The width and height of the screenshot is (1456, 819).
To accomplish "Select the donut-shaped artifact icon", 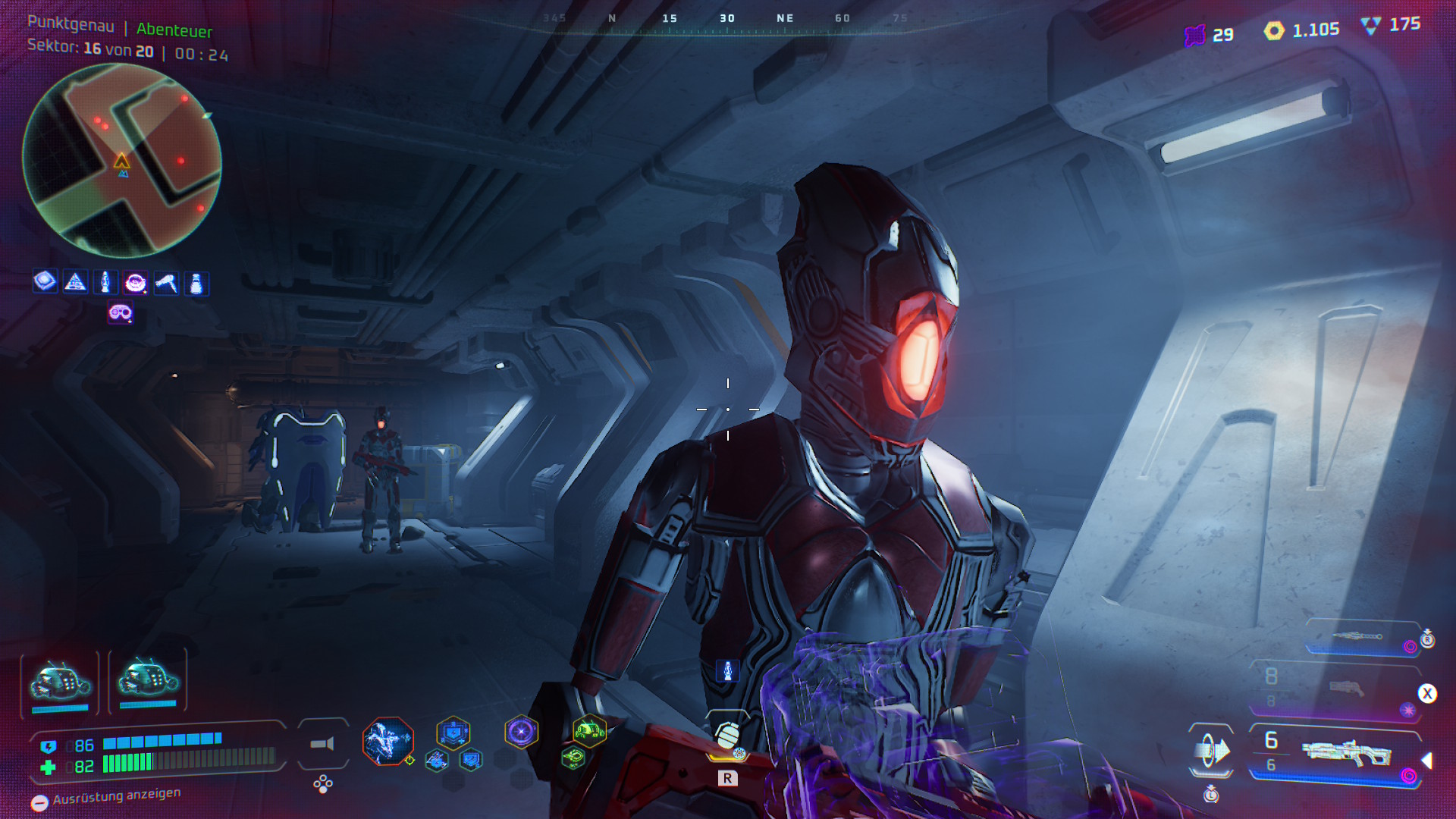I will tap(136, 283).
